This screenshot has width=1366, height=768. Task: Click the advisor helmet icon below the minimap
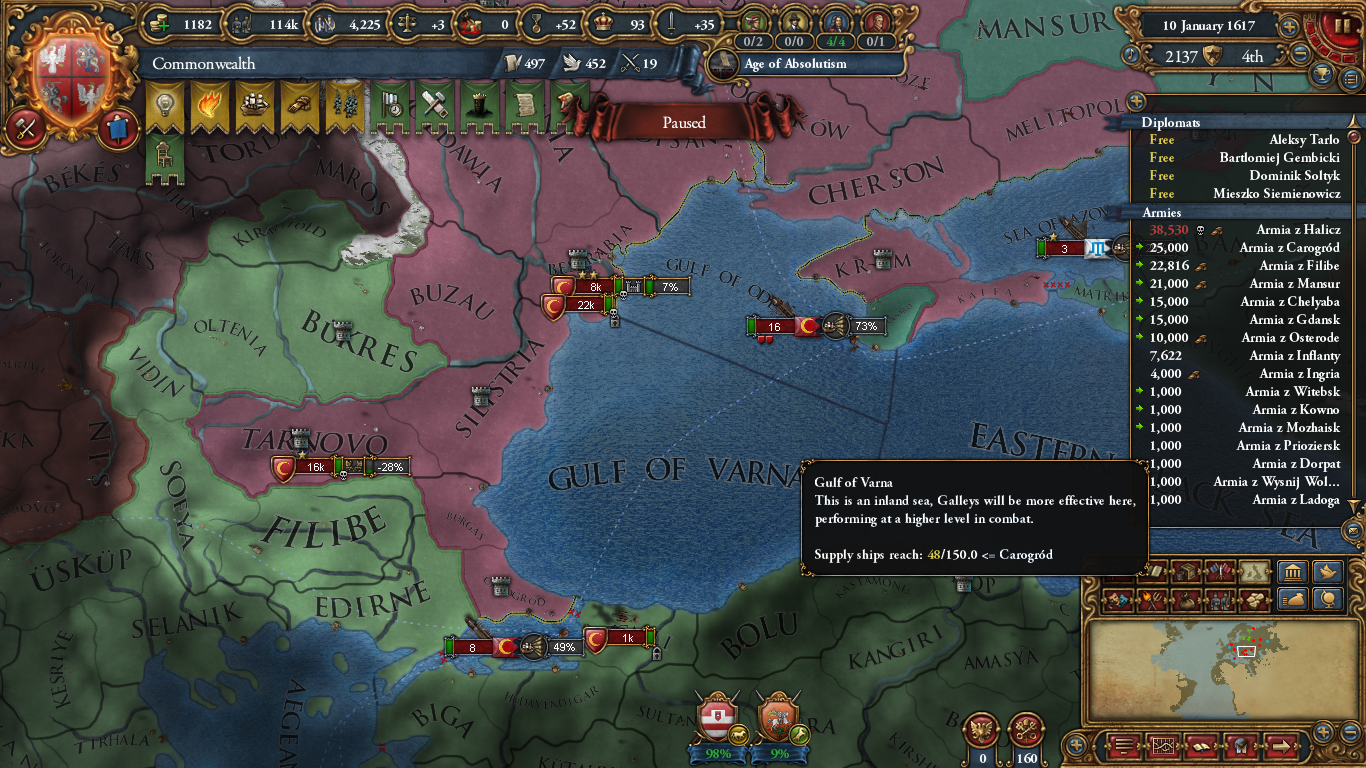point(1241,746)
